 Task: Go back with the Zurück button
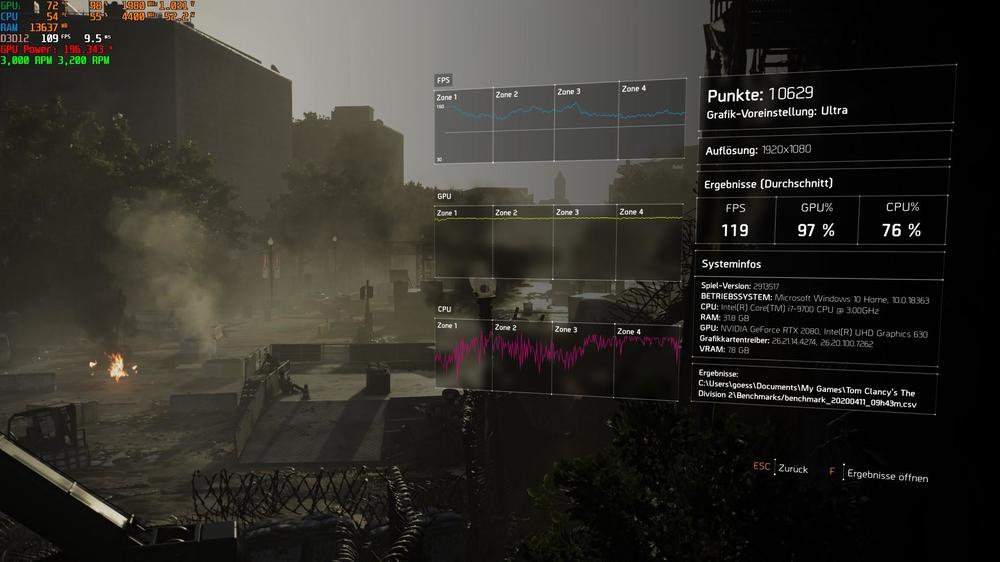pos(792,468)
